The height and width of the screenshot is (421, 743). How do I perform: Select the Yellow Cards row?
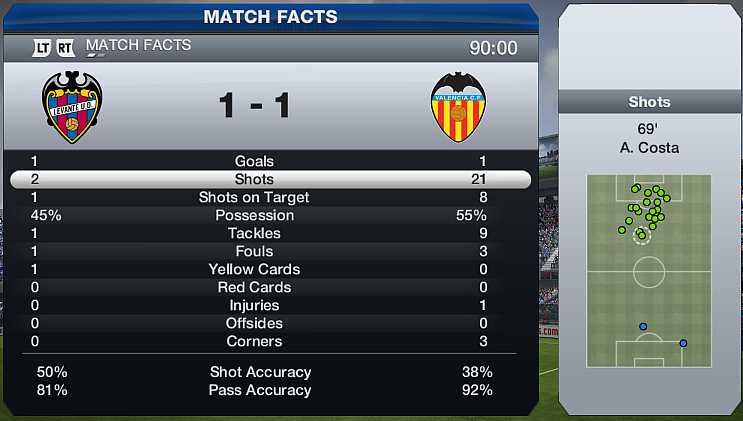click(254, 269)
